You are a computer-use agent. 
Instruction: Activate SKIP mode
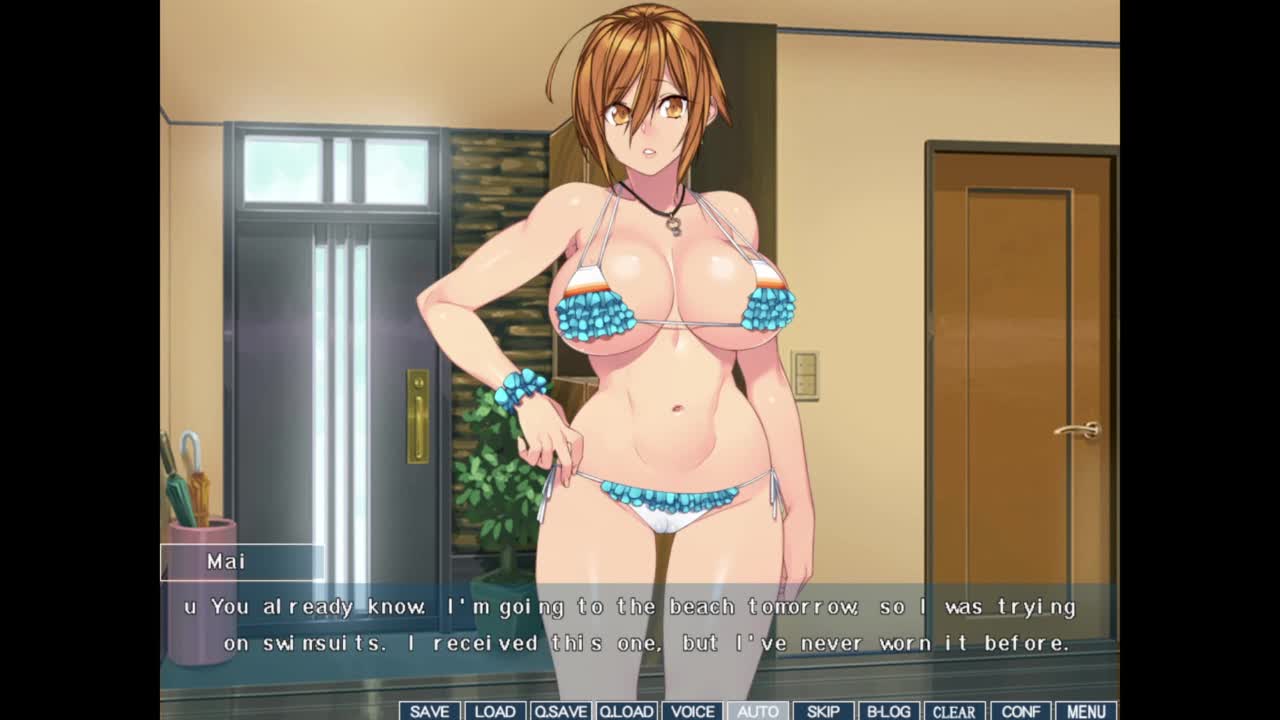pyautogui.click(x=823, y=711)
